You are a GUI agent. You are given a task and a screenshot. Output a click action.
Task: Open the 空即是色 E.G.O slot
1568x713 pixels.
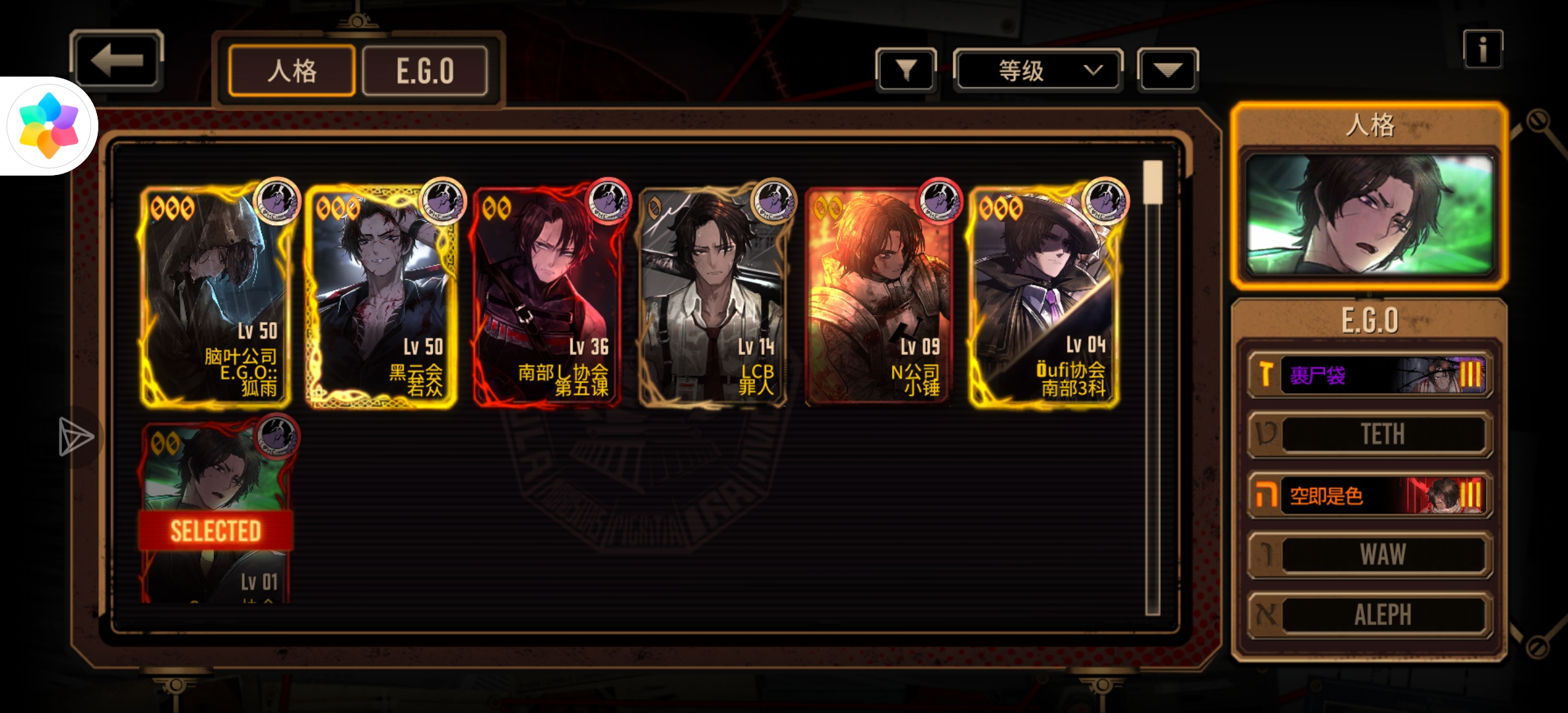(1369, 494)
